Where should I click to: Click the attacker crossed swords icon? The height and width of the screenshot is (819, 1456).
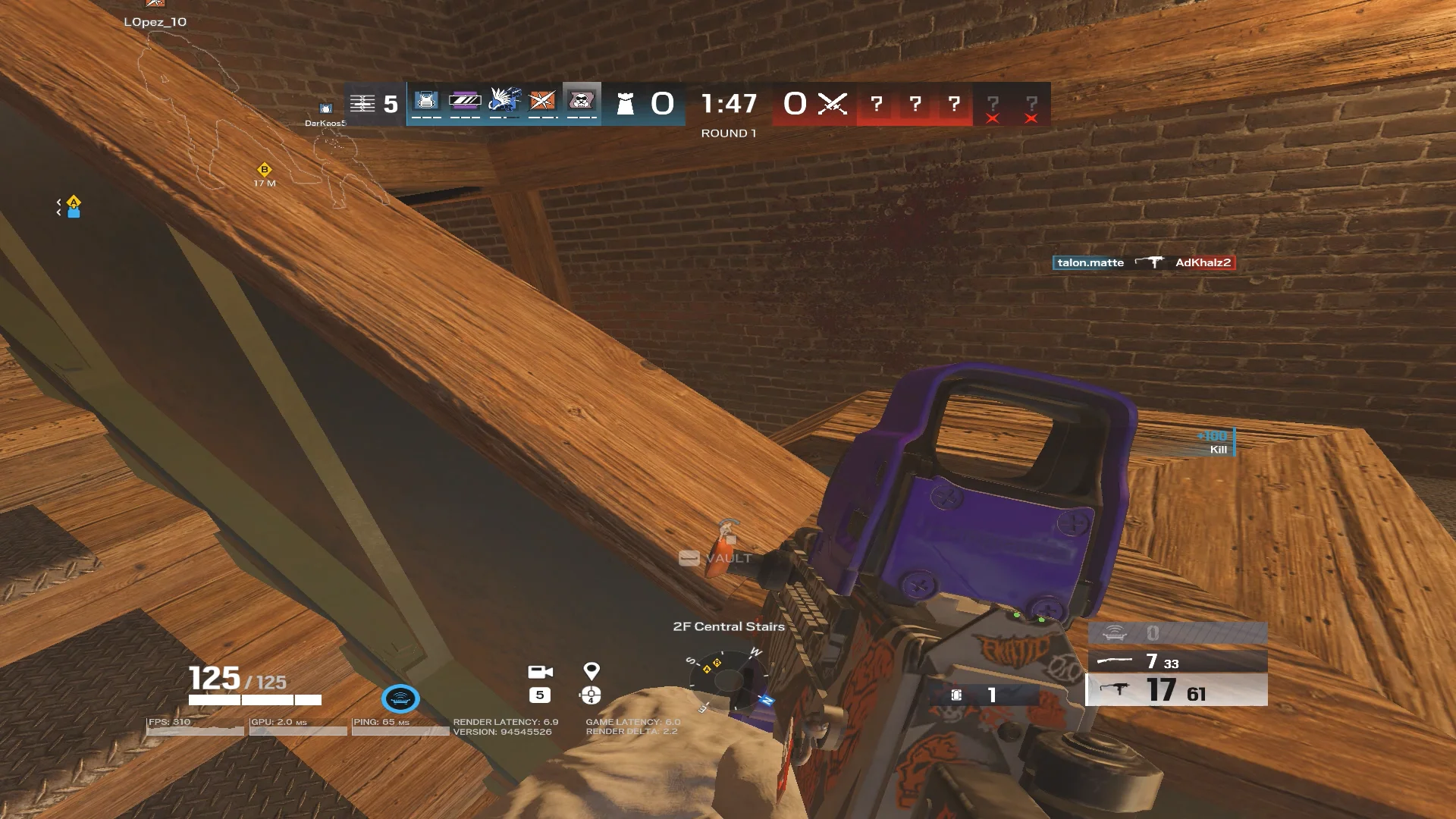click(832, 104)
